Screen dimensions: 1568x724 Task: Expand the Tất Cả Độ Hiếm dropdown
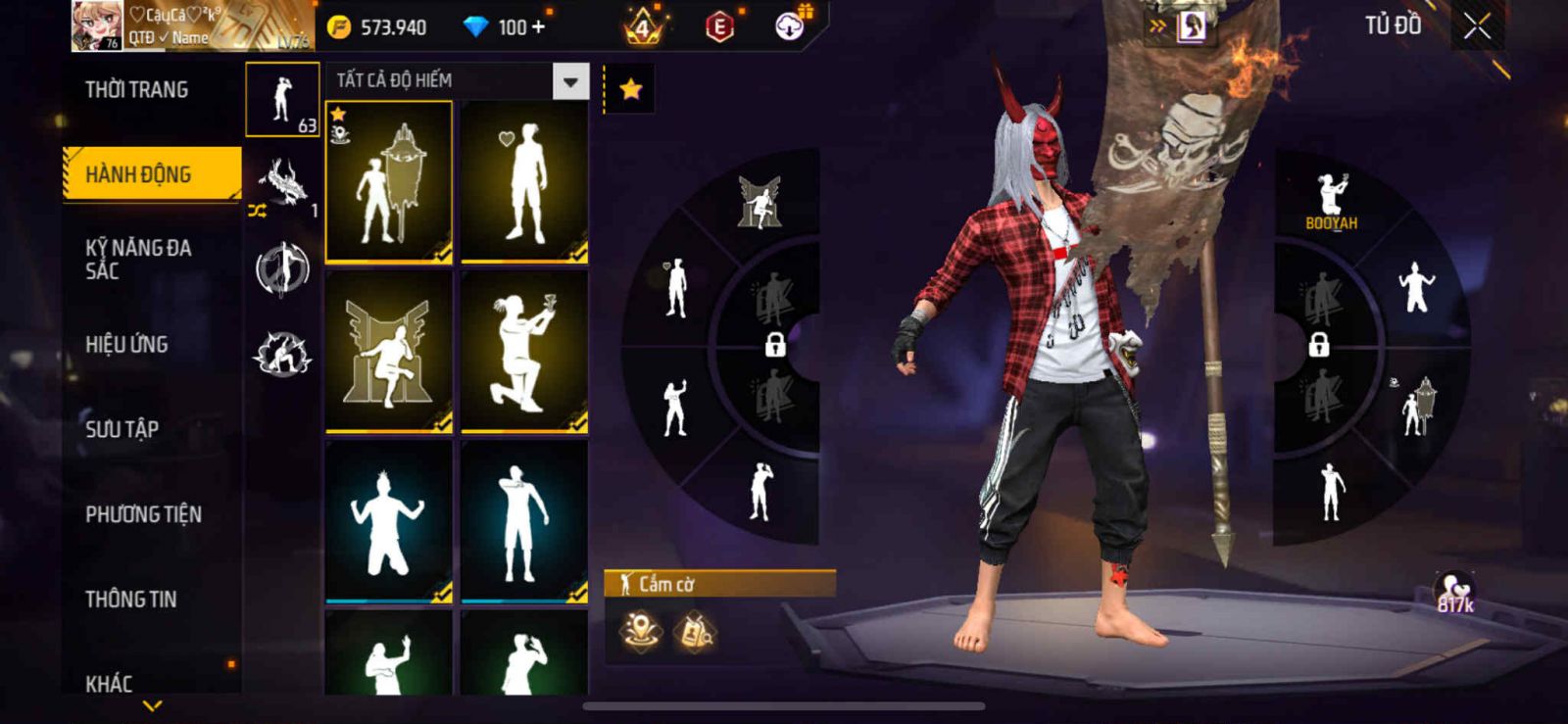pyautogui.click(x=570, y=81)
